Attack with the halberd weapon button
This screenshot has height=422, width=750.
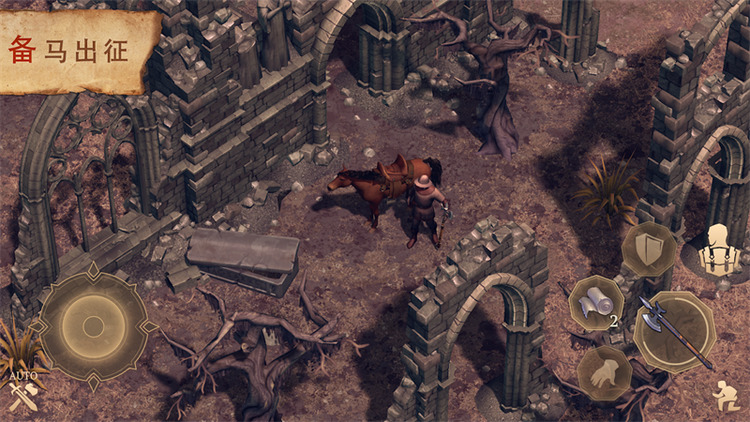tap(673, 330)
